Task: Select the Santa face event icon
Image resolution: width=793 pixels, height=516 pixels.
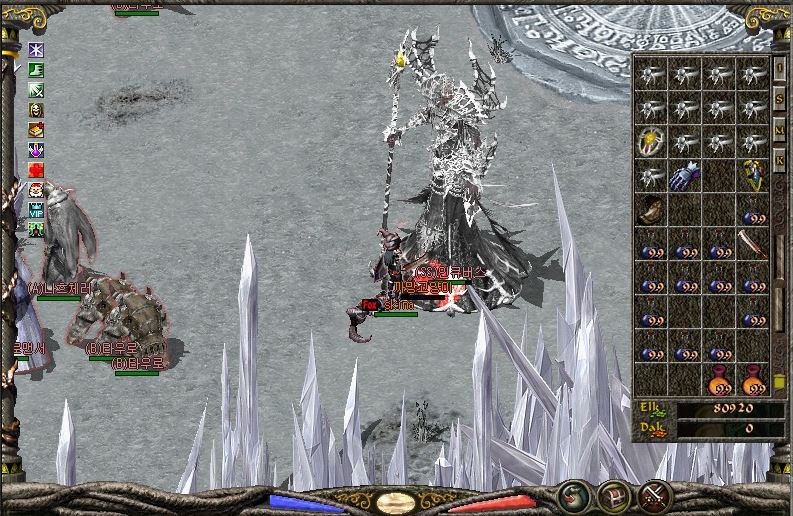Action: coord(36,190)
